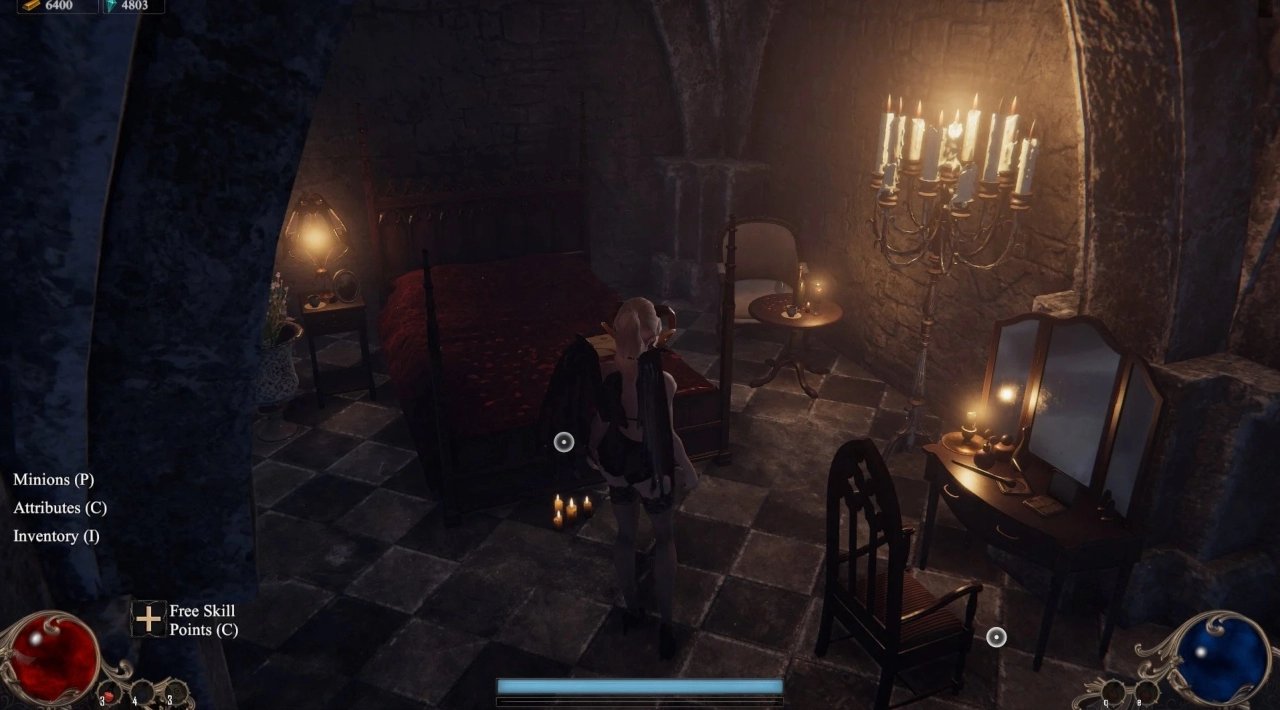Use the red potion quick slot
1280x710 pixels.
[108, 692]
